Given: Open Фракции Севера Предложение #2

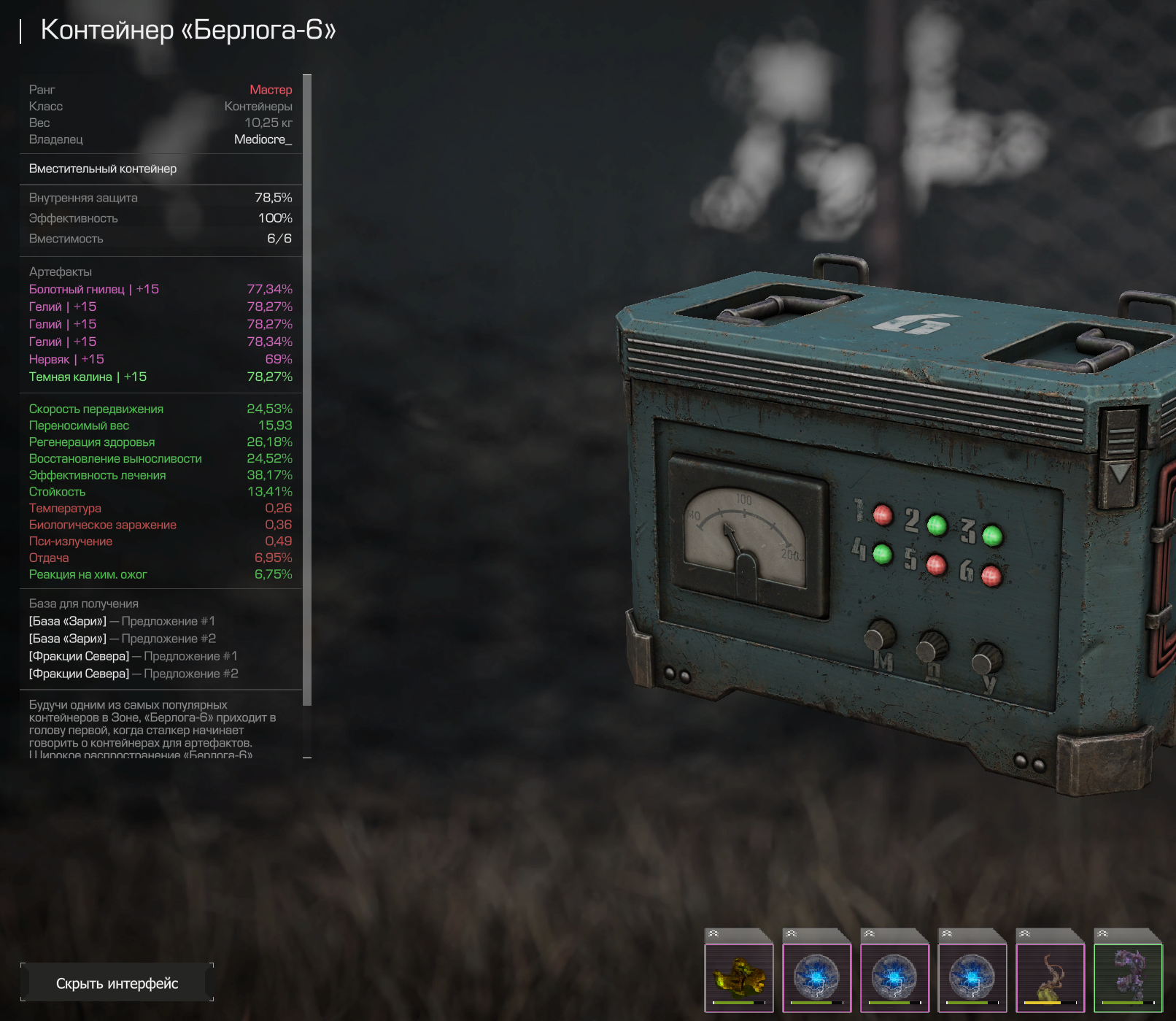Looking at the screenshot, I should 133,674.
